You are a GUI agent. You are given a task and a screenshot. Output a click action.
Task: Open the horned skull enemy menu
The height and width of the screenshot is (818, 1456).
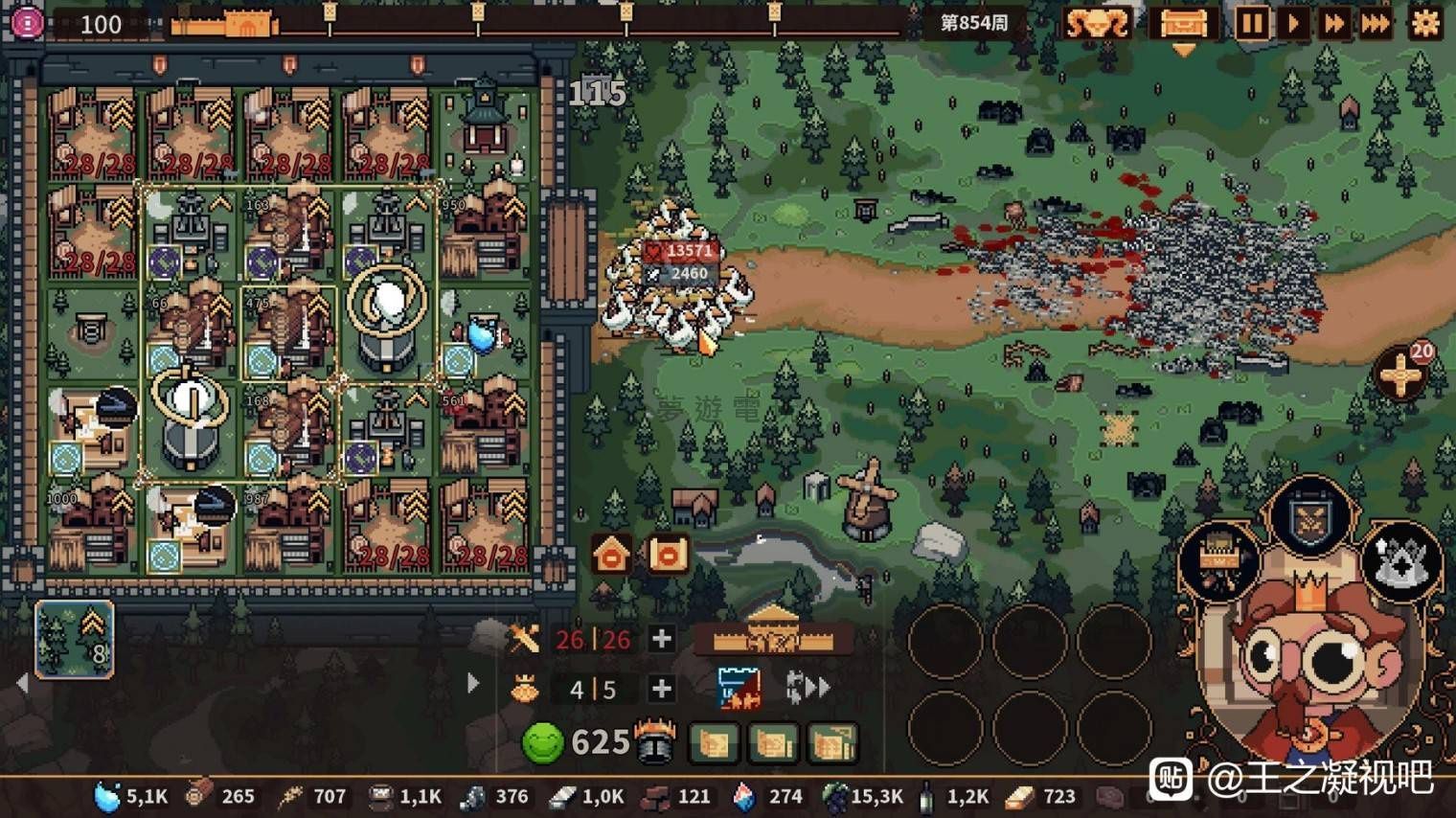(1097, 23)
